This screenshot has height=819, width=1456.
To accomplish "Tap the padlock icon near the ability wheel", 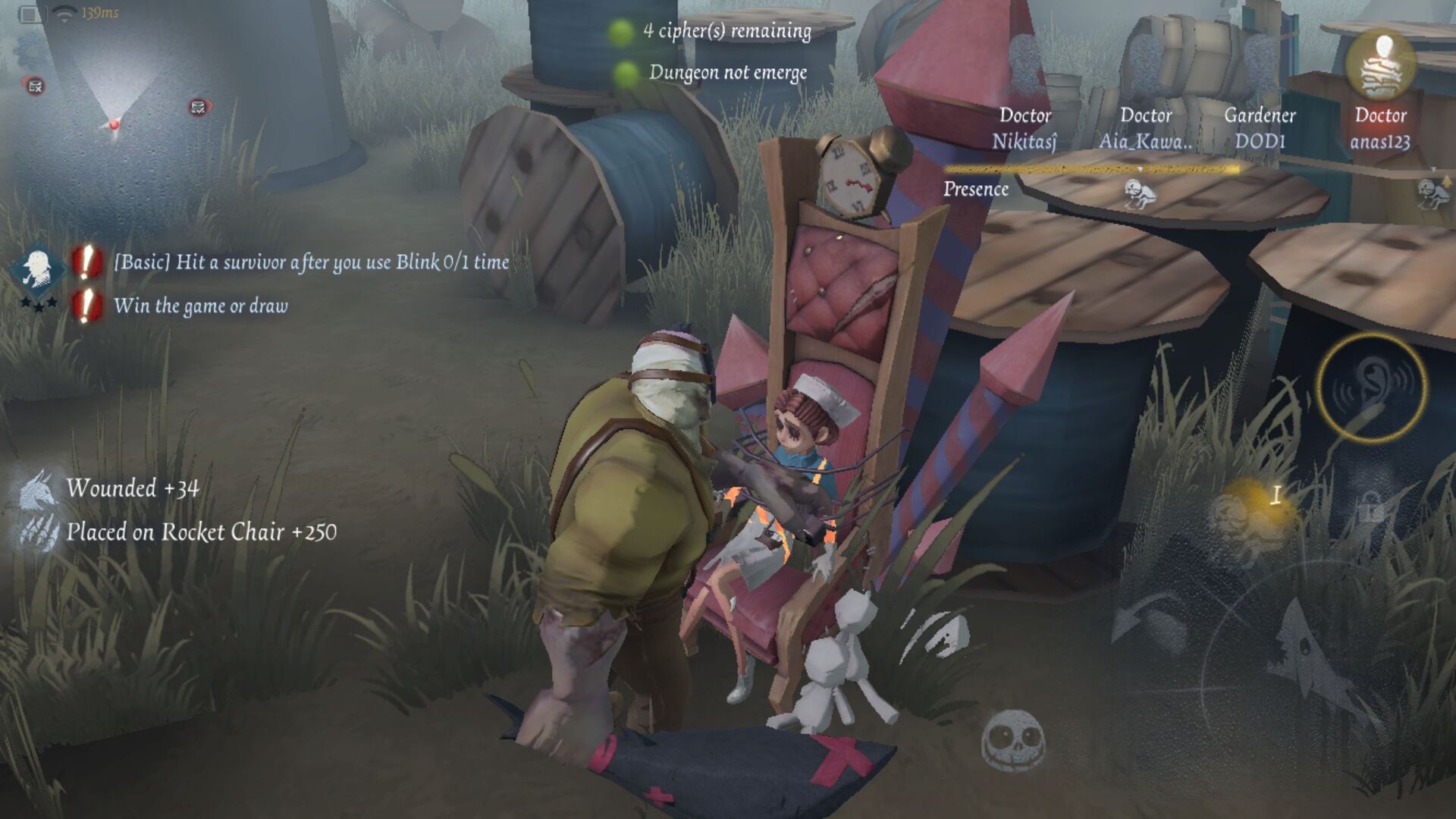I will [1369, 509].
